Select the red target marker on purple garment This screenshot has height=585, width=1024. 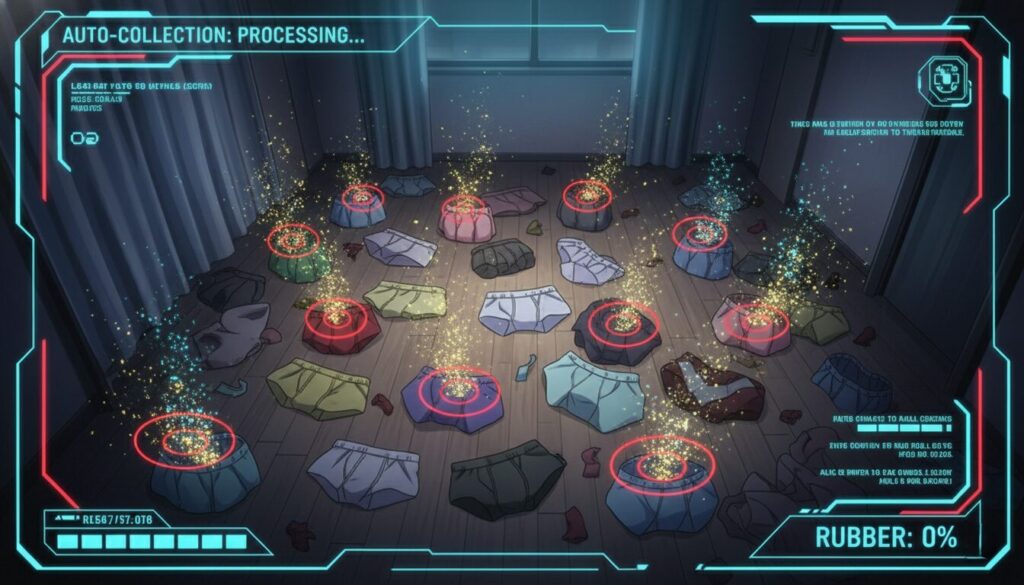[459, 387]
